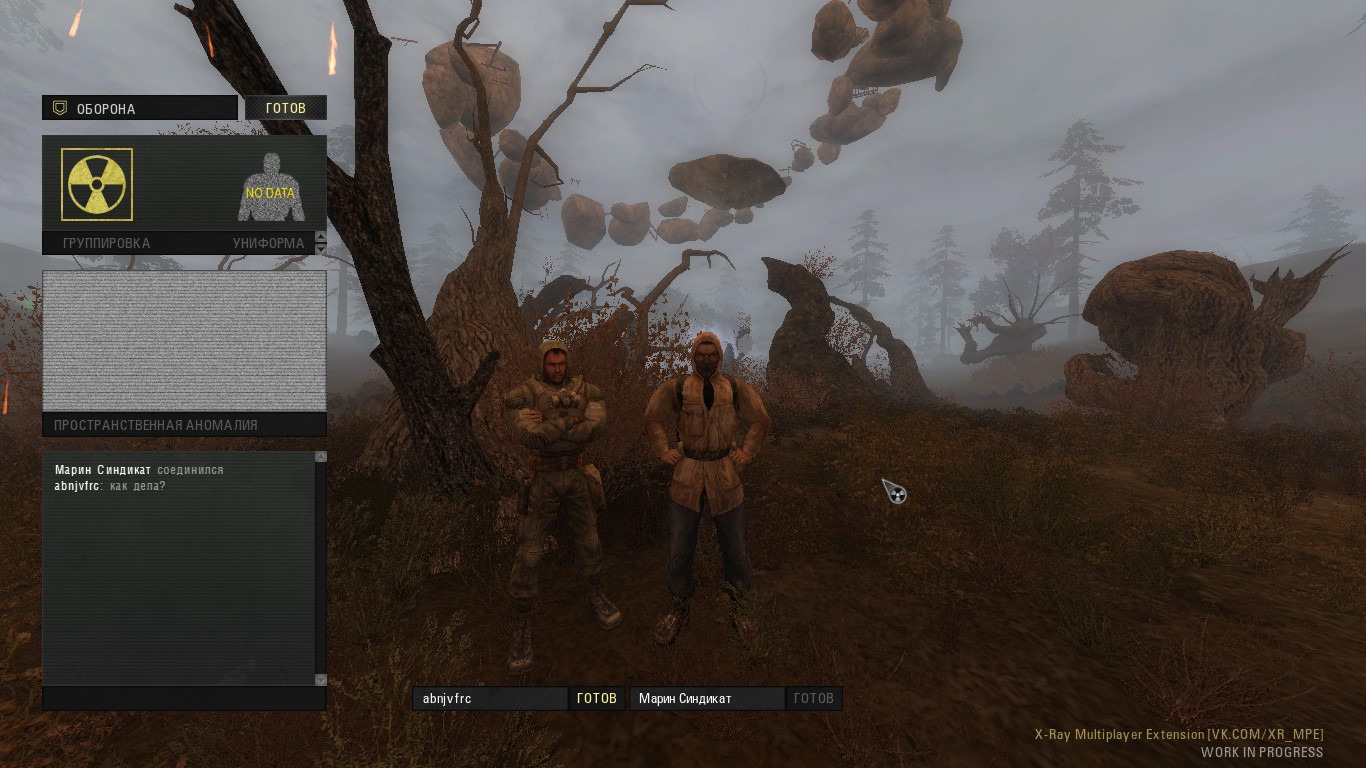Viewport: 1366px width, 768px height.
Task: Select the Марин Синдикат player slot
Action: pyautogui.click(x=707, y=699)
